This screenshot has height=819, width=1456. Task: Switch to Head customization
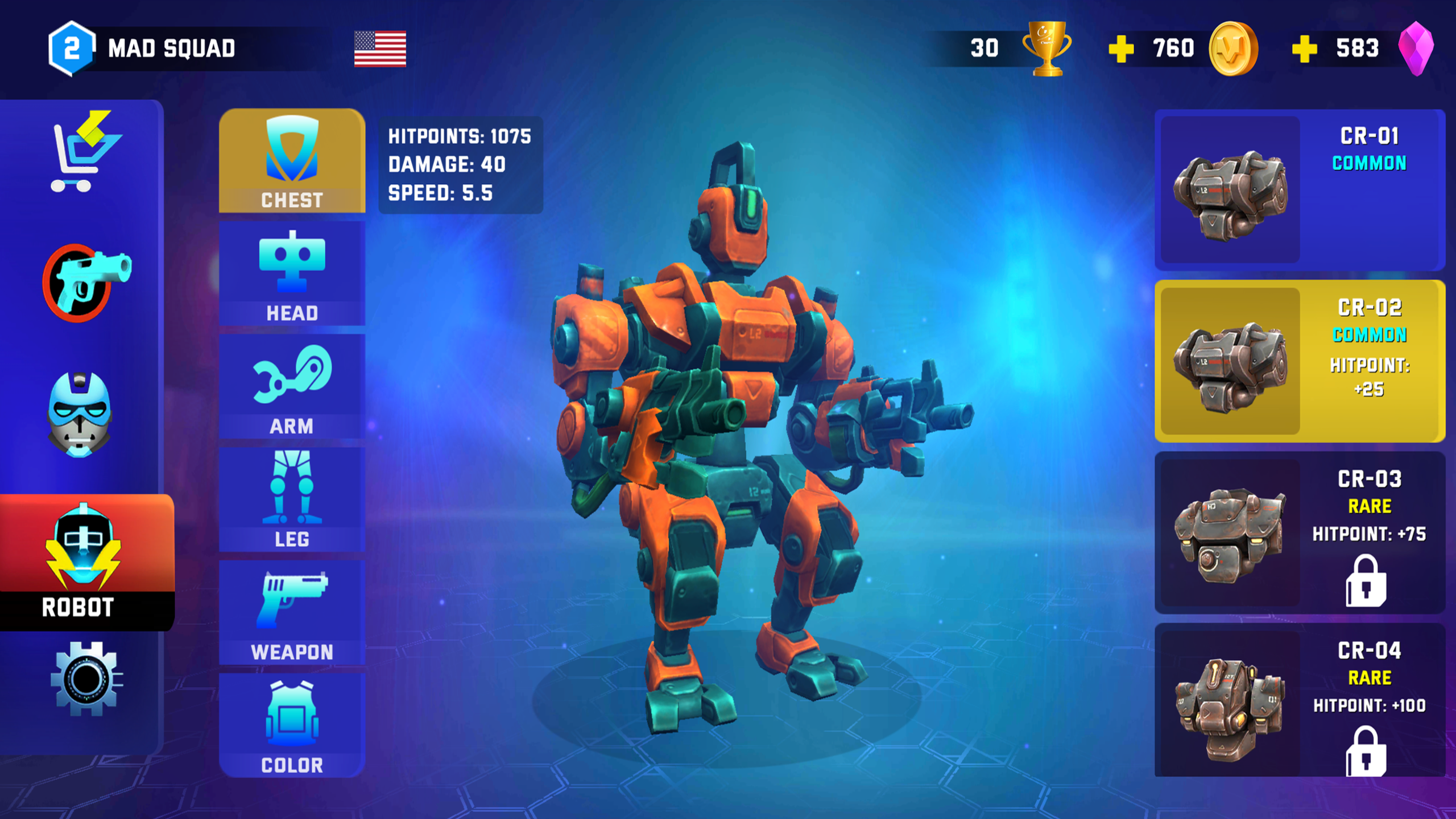click(293, 273)
